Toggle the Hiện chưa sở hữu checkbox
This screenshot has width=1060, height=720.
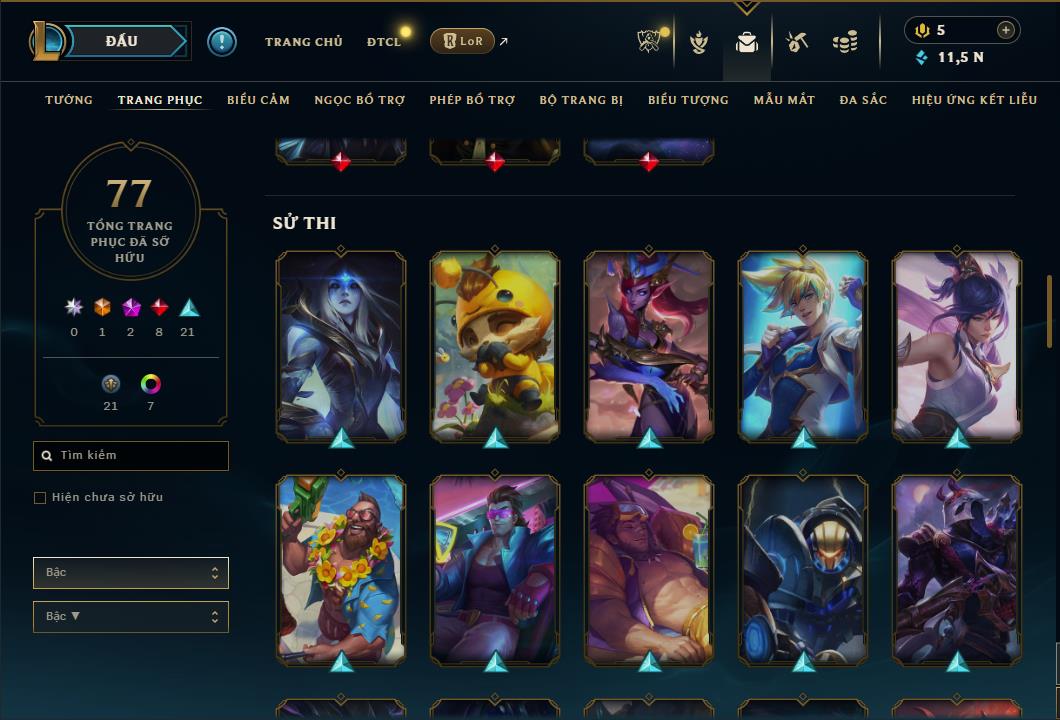coord(40,498)
